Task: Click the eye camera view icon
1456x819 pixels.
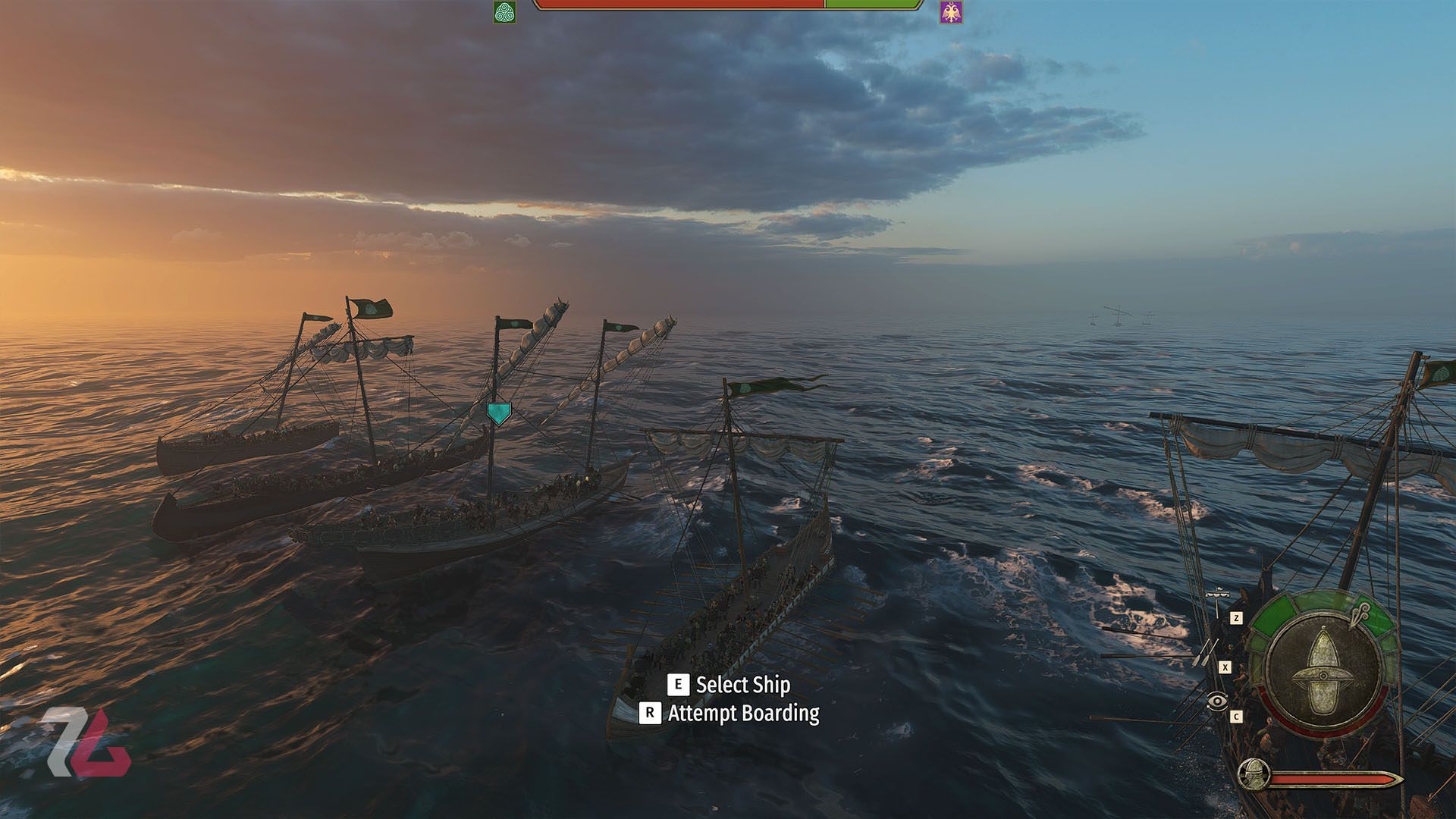Action: pyautogui.click(x=1217, y=701)
